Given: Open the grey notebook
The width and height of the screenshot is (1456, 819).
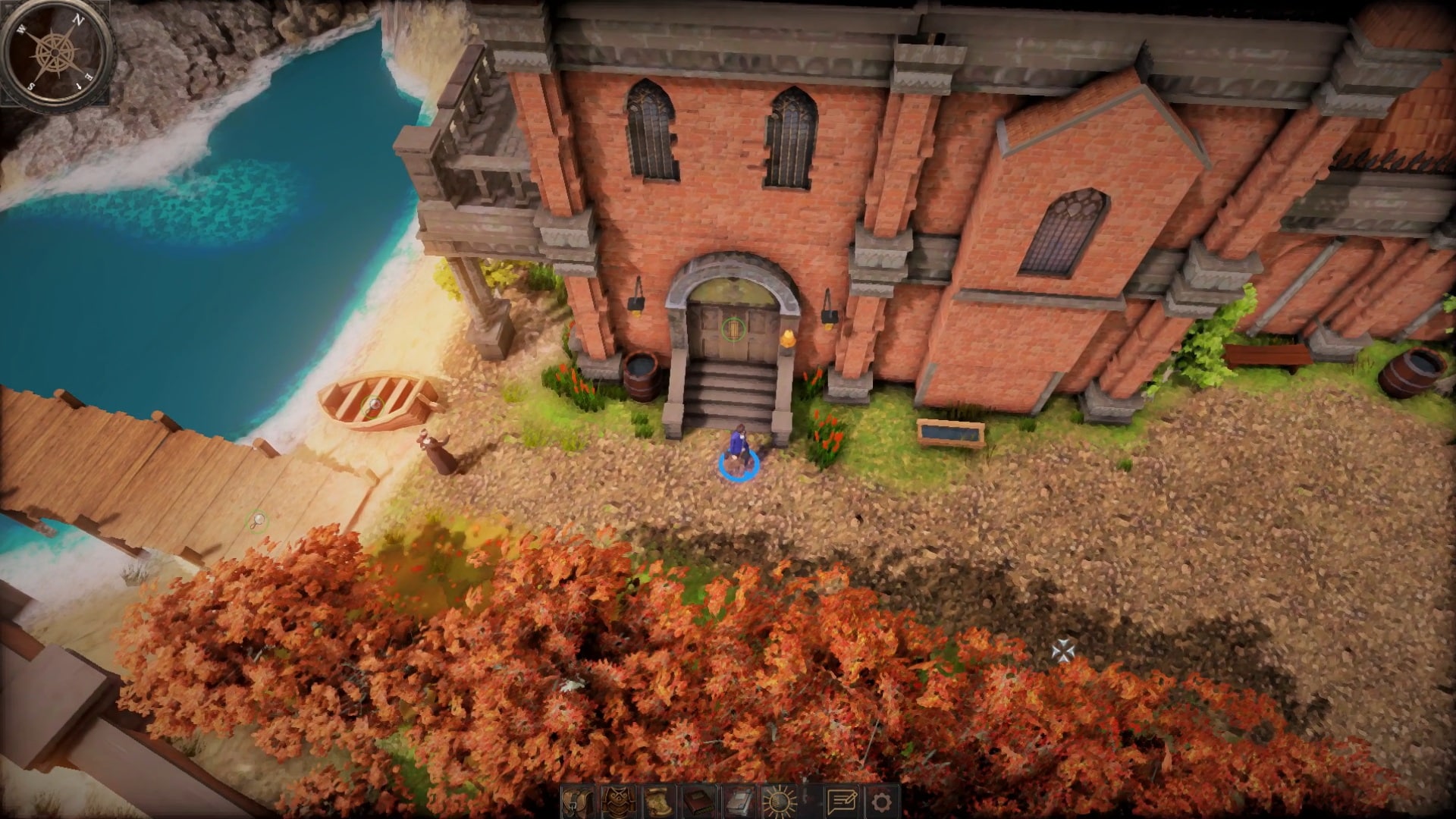Looking at the screenshot, I should point(739,801).
